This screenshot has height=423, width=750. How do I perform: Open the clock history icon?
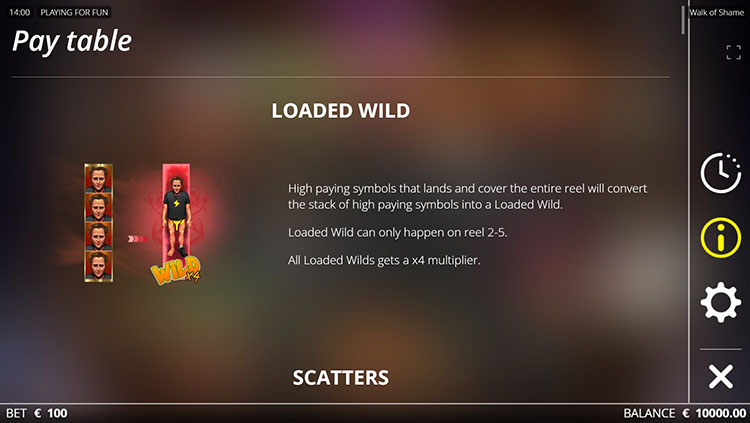click(720, 172)
